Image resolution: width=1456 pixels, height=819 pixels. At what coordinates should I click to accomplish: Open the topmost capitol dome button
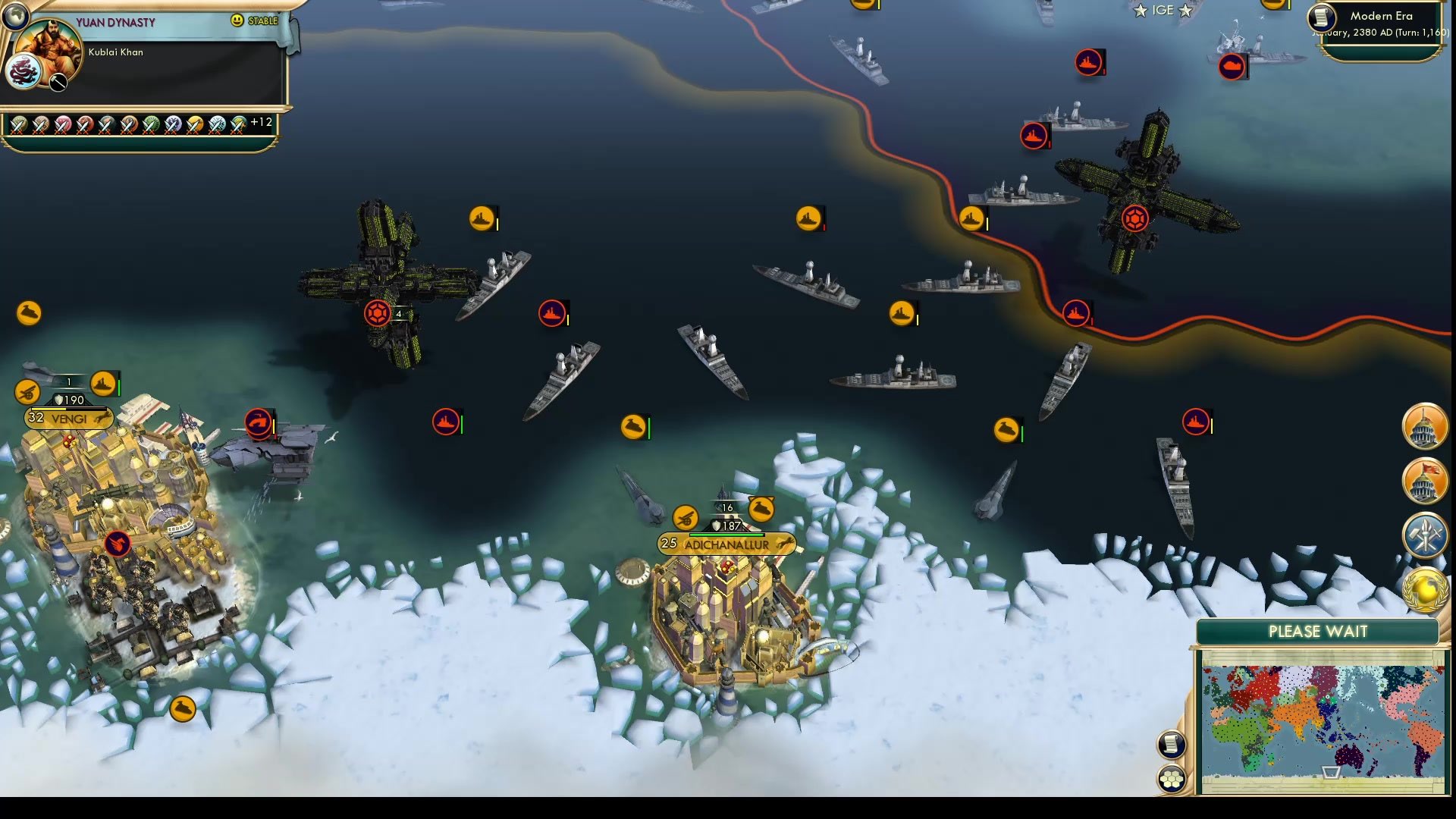[x=1425, y=426]
